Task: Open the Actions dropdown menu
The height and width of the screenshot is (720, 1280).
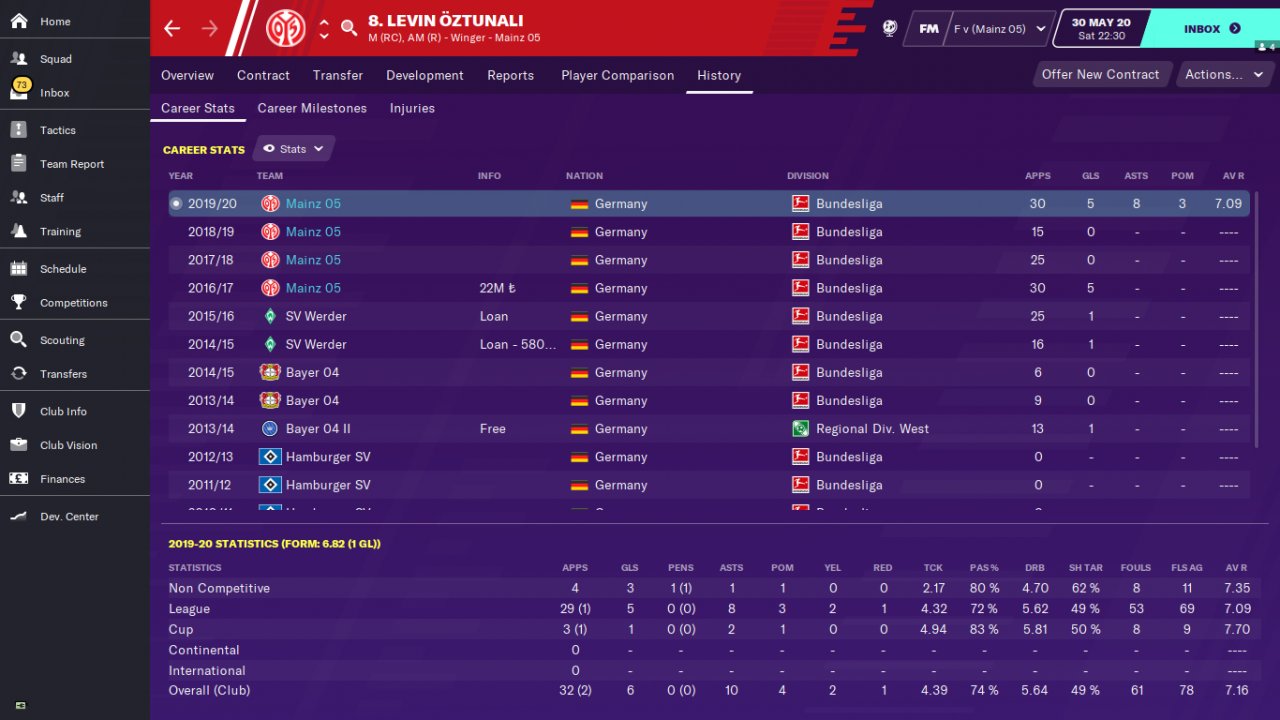Action: [x=1222, y=75]
